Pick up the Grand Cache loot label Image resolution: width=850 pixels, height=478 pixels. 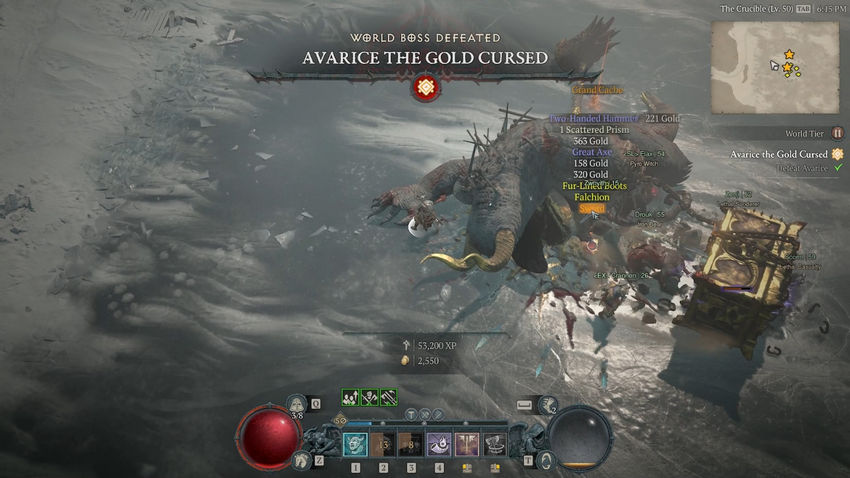(597, 90)
